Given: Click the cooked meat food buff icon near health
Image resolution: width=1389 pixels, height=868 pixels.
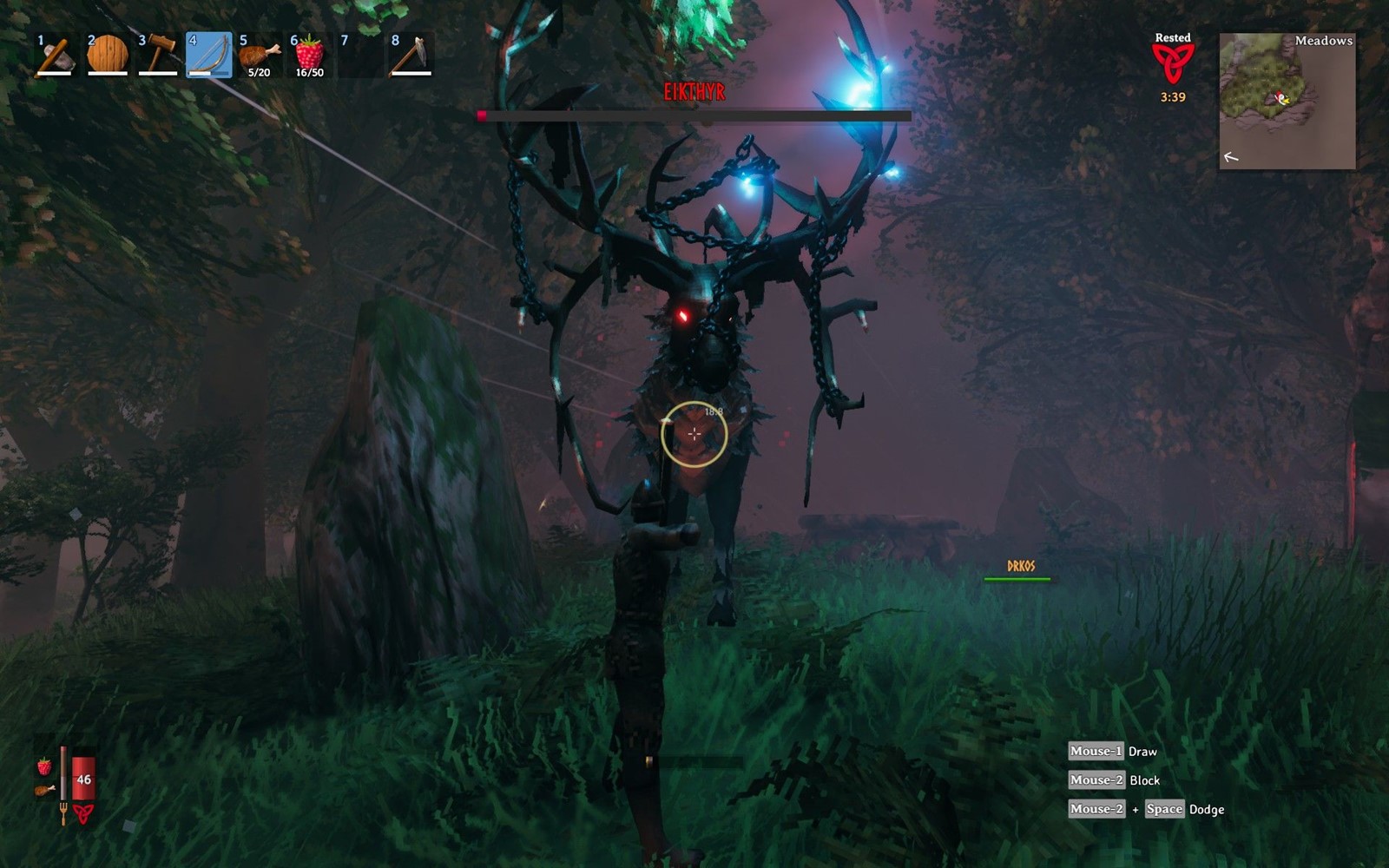Looking at the screenshot, I should coord(43,790).
